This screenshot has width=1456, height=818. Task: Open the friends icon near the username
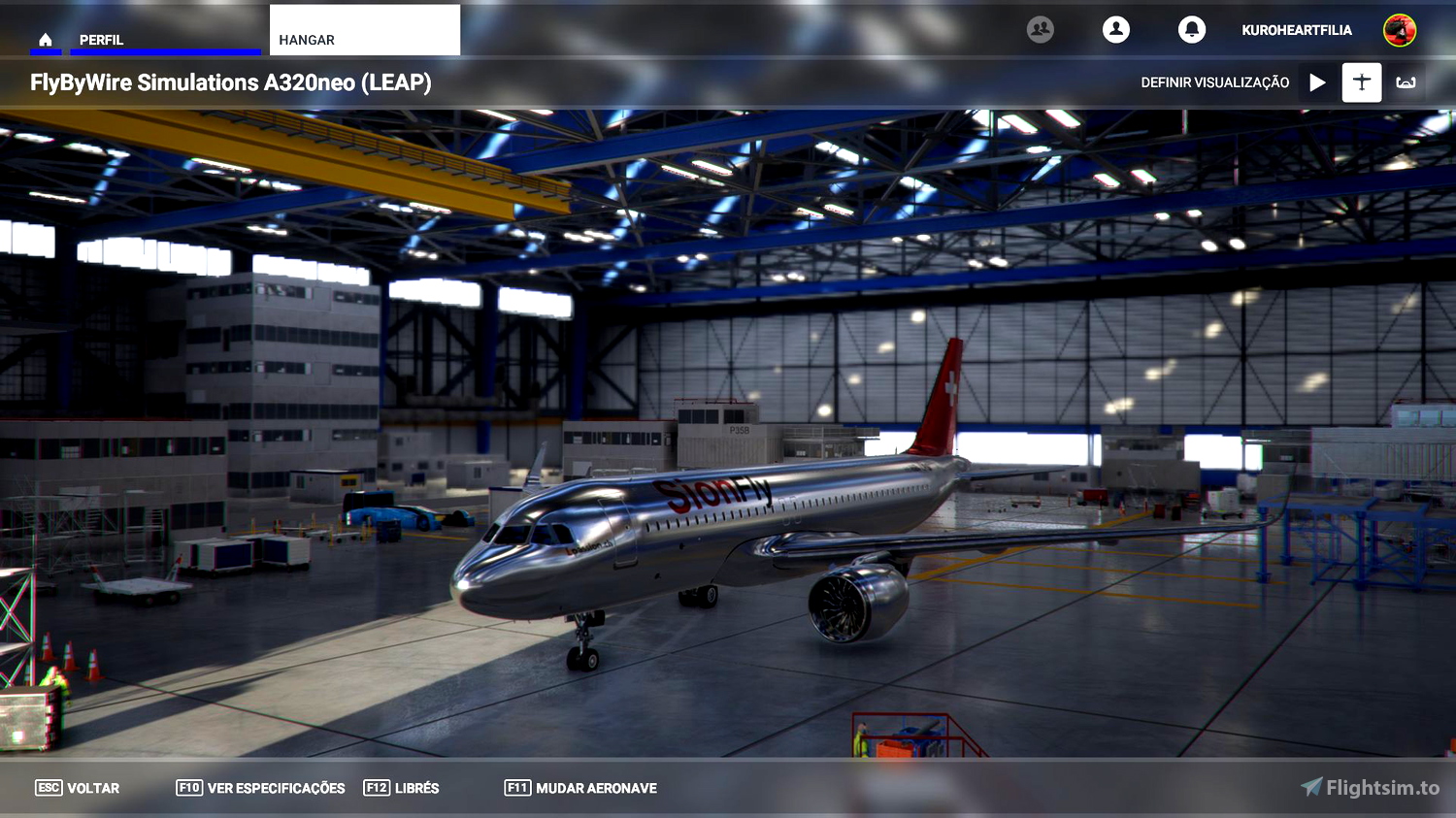point(1040,29)
